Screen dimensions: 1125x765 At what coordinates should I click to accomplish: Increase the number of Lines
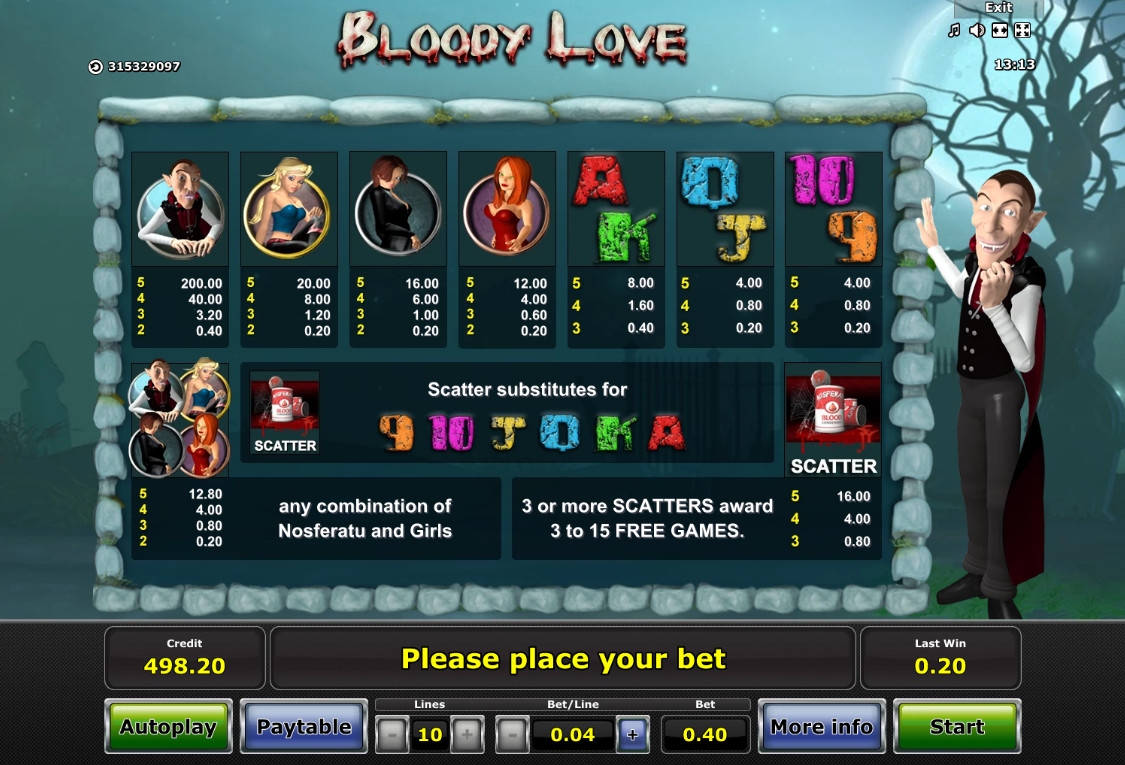466,735
